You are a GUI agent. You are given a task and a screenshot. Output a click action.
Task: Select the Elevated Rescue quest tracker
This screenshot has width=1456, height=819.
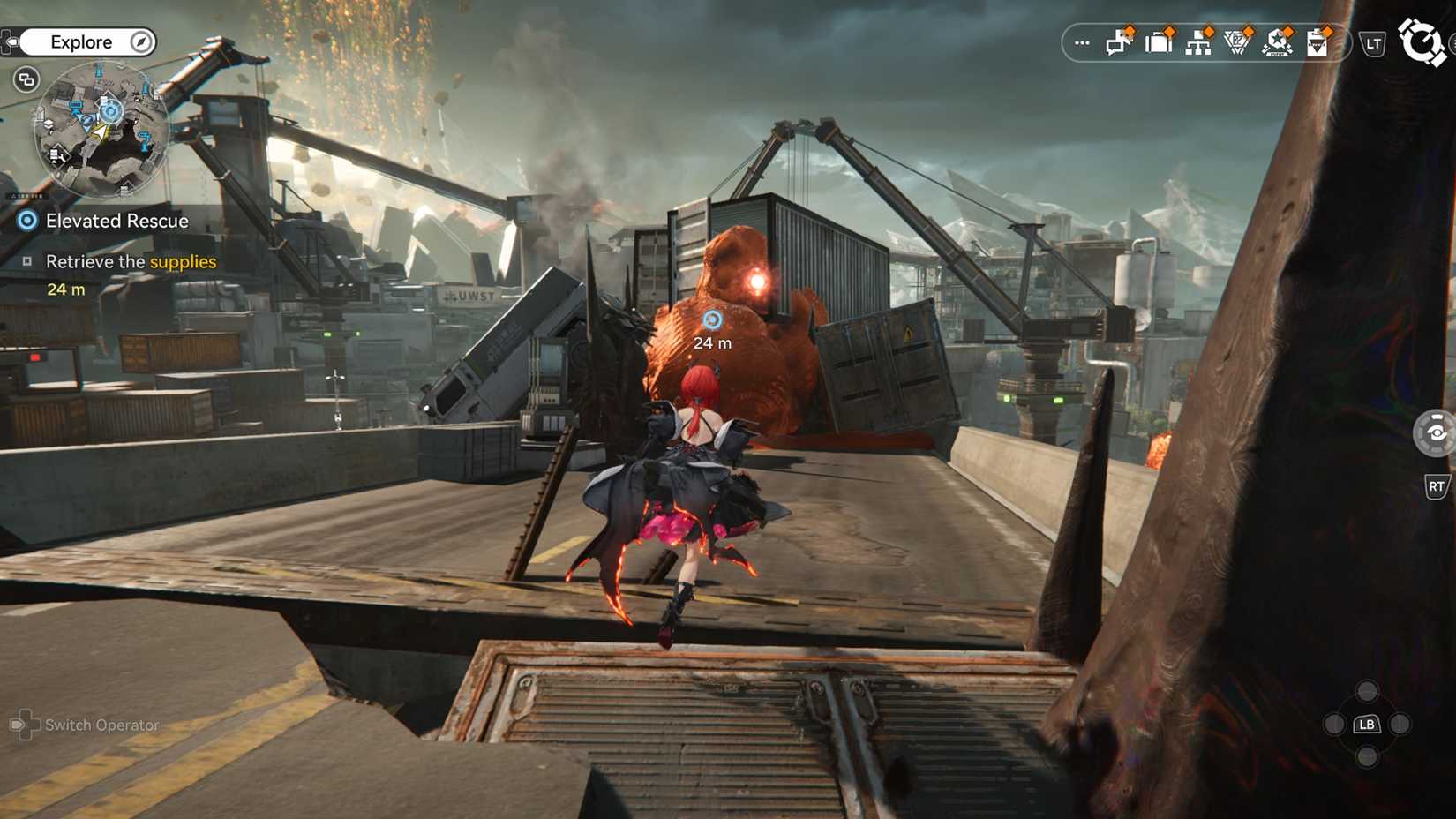[x=116, y=221]
